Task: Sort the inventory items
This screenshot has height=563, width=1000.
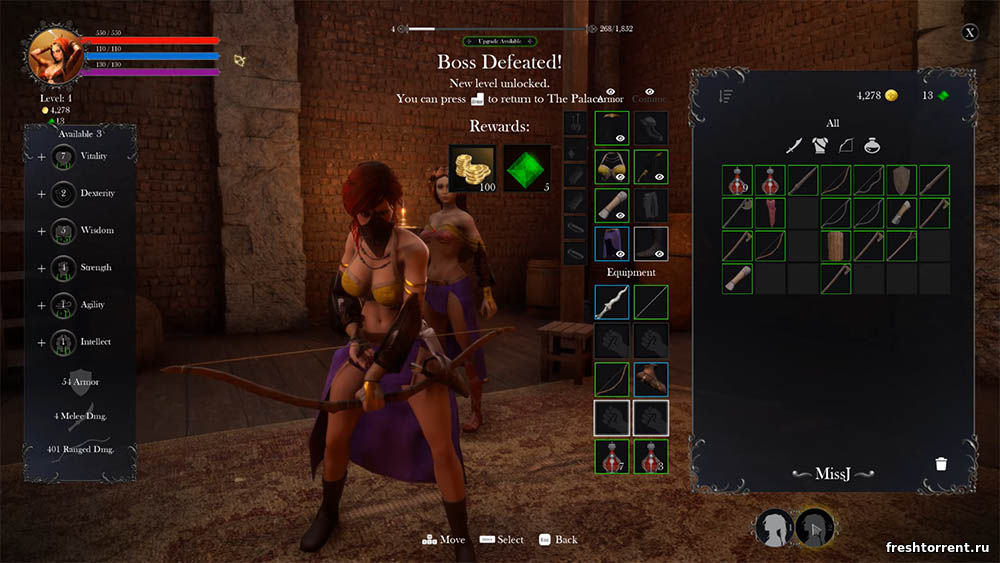Action: pyautogui.click(x=726, y=96)
